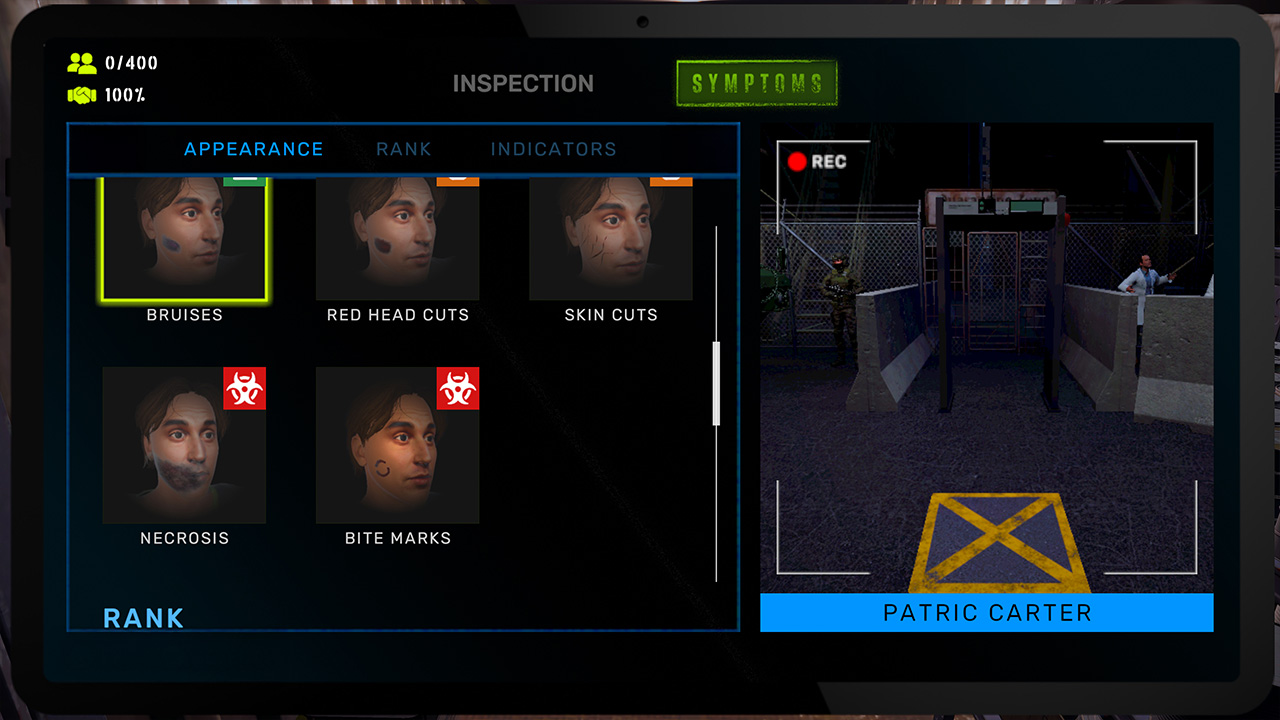Switch to the RANK tab

pyautogui.click(x=404, y=148)
